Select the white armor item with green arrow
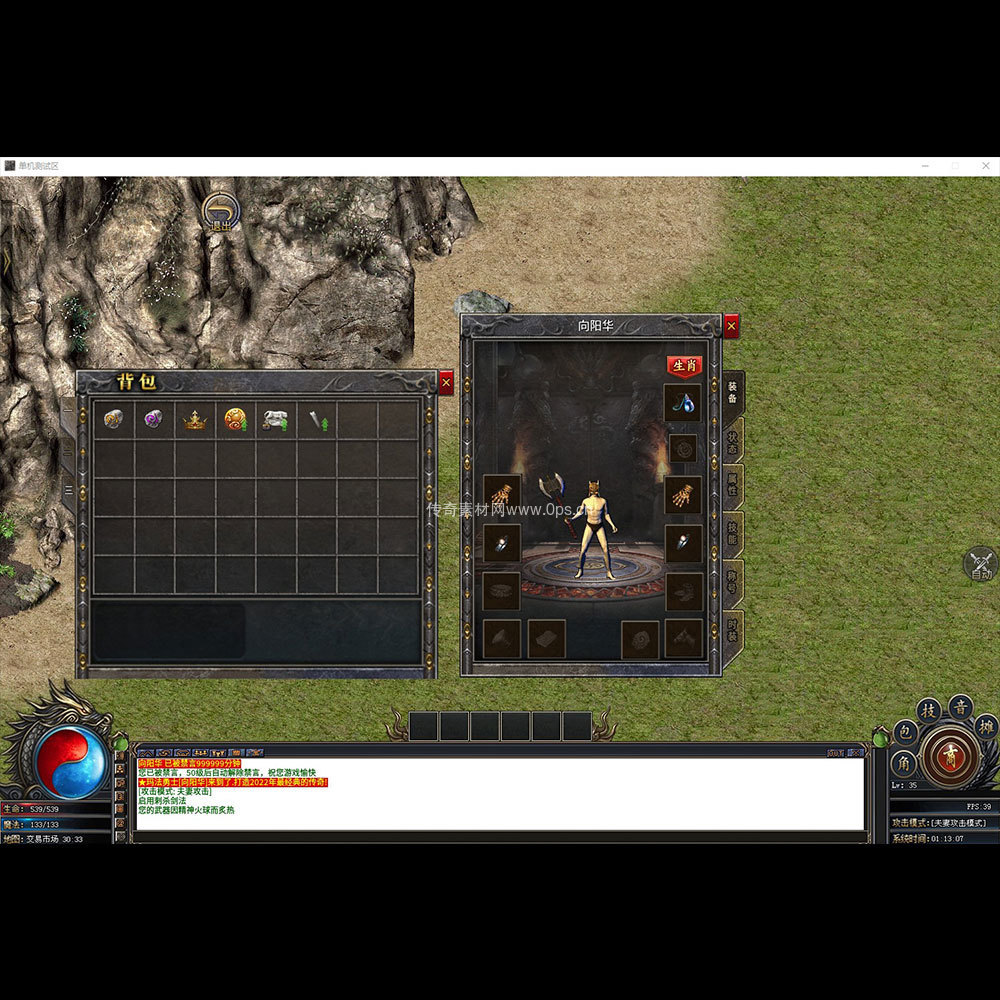This screenshot has height=1000, width=1000. [275, 420]
